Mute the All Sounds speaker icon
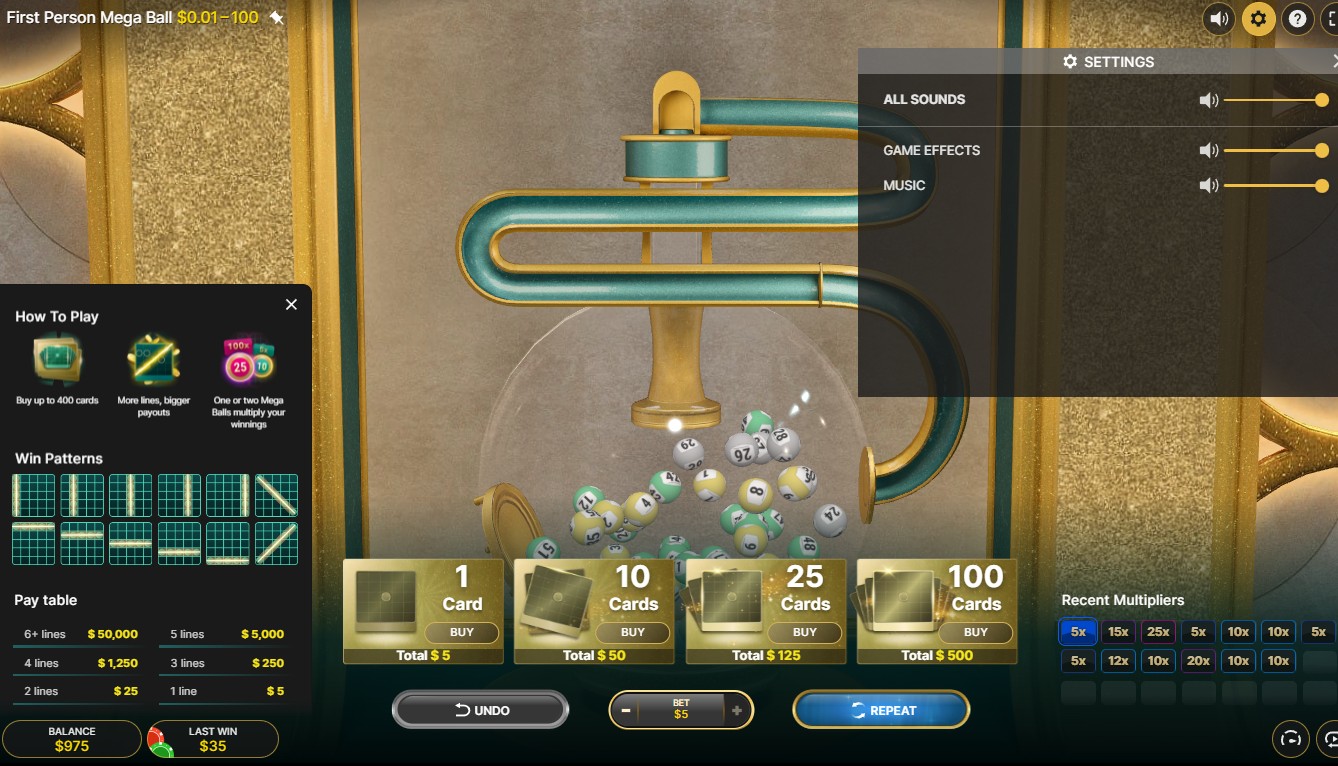The width and height of the screenshot is (1338, 766). 1209,100
